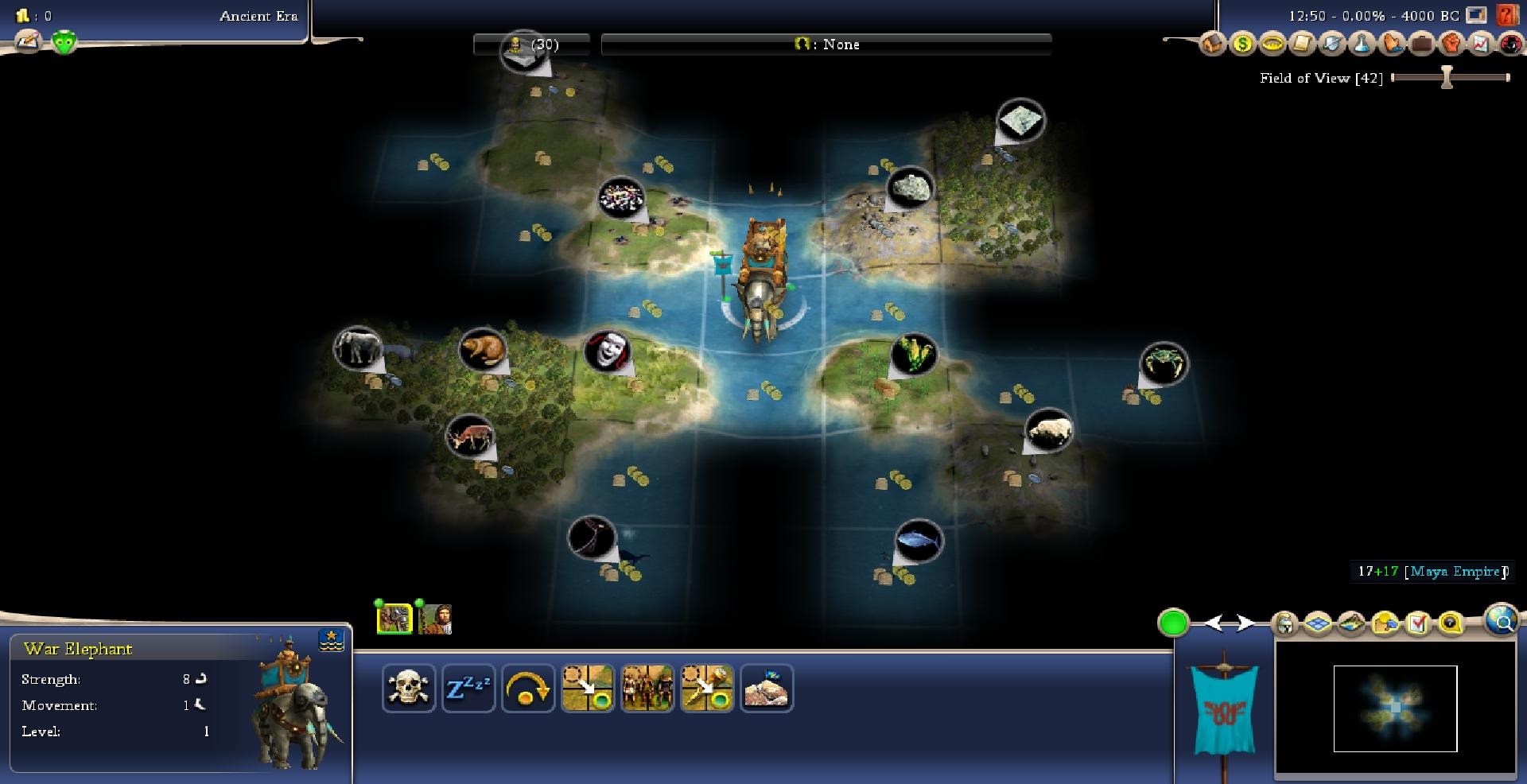Open the Military Advisor fist icon
This screenshot has width=1527, height=784.
point(1452,44)
